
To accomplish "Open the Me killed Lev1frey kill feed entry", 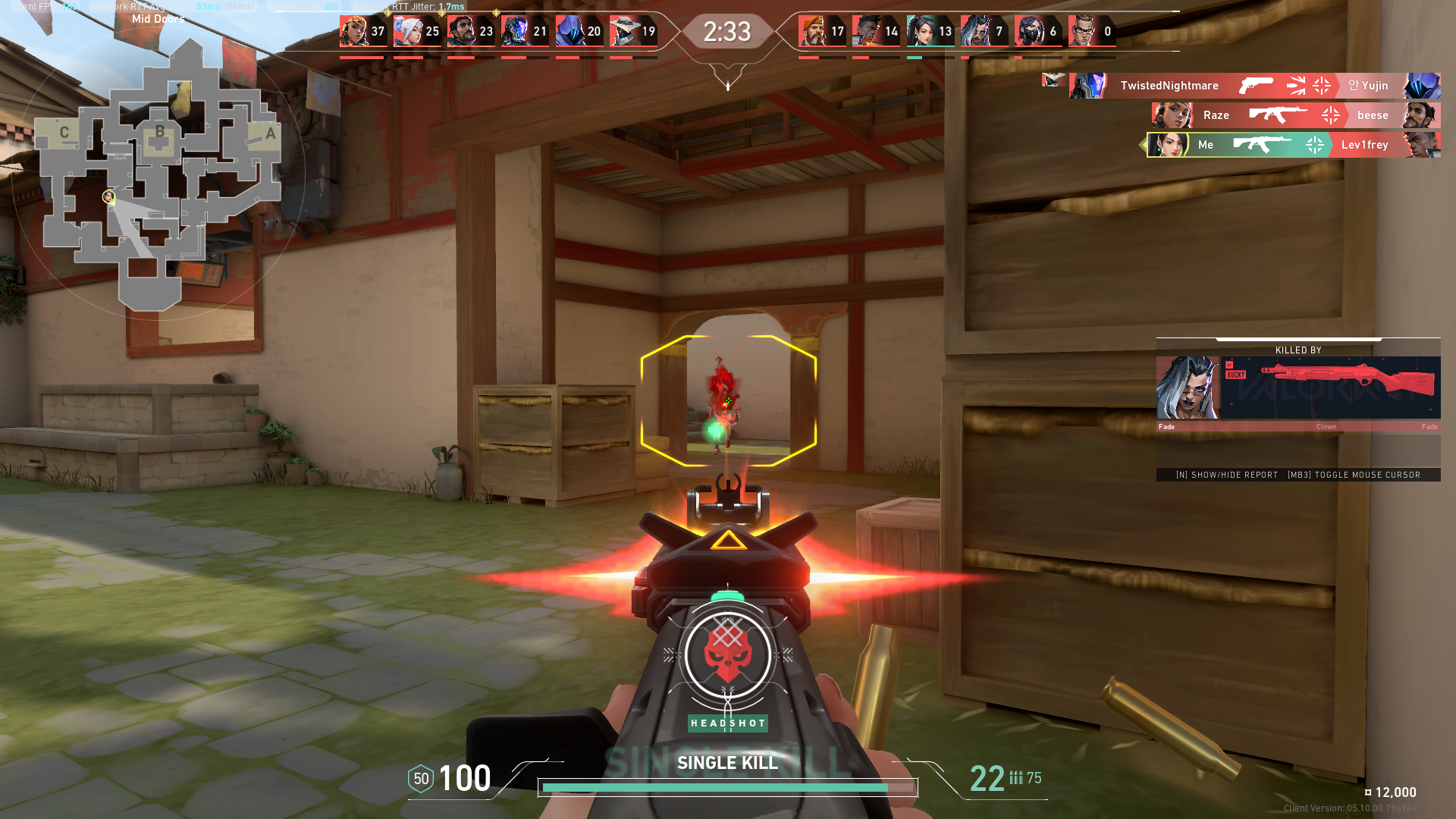I will [1292, 145].
